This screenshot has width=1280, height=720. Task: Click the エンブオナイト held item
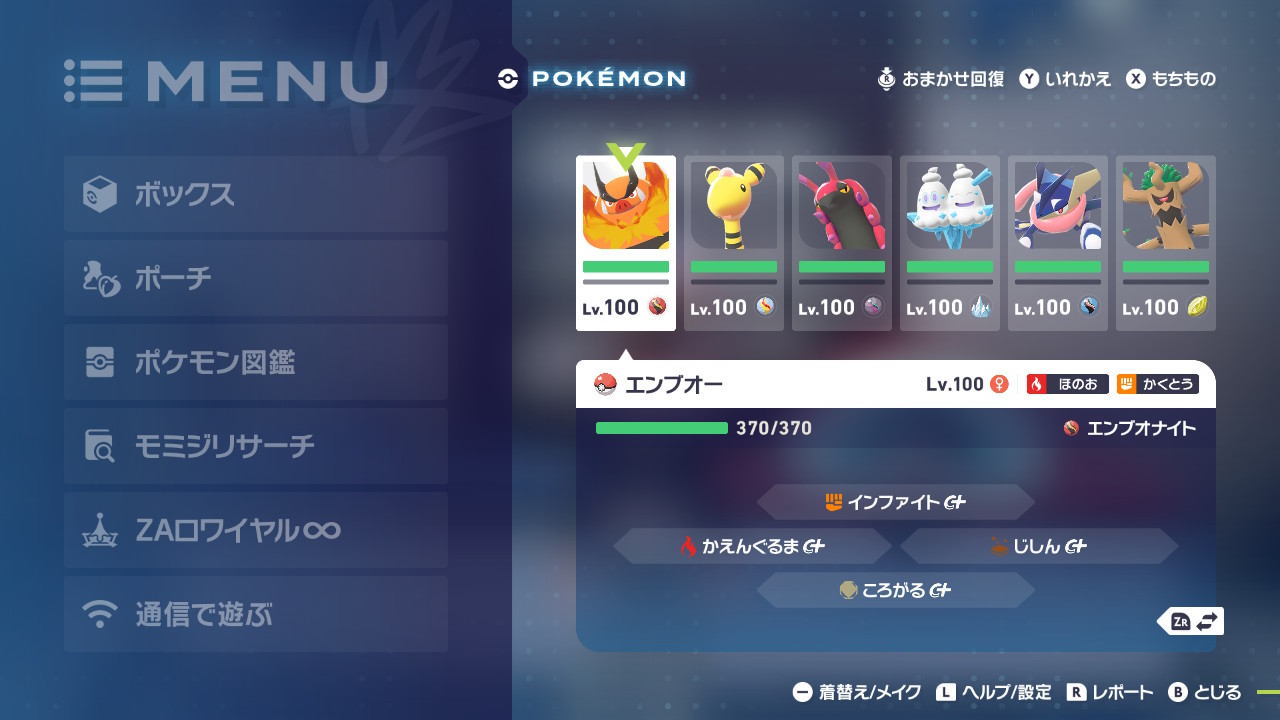pyautogui.click(x=1130, y=428)
